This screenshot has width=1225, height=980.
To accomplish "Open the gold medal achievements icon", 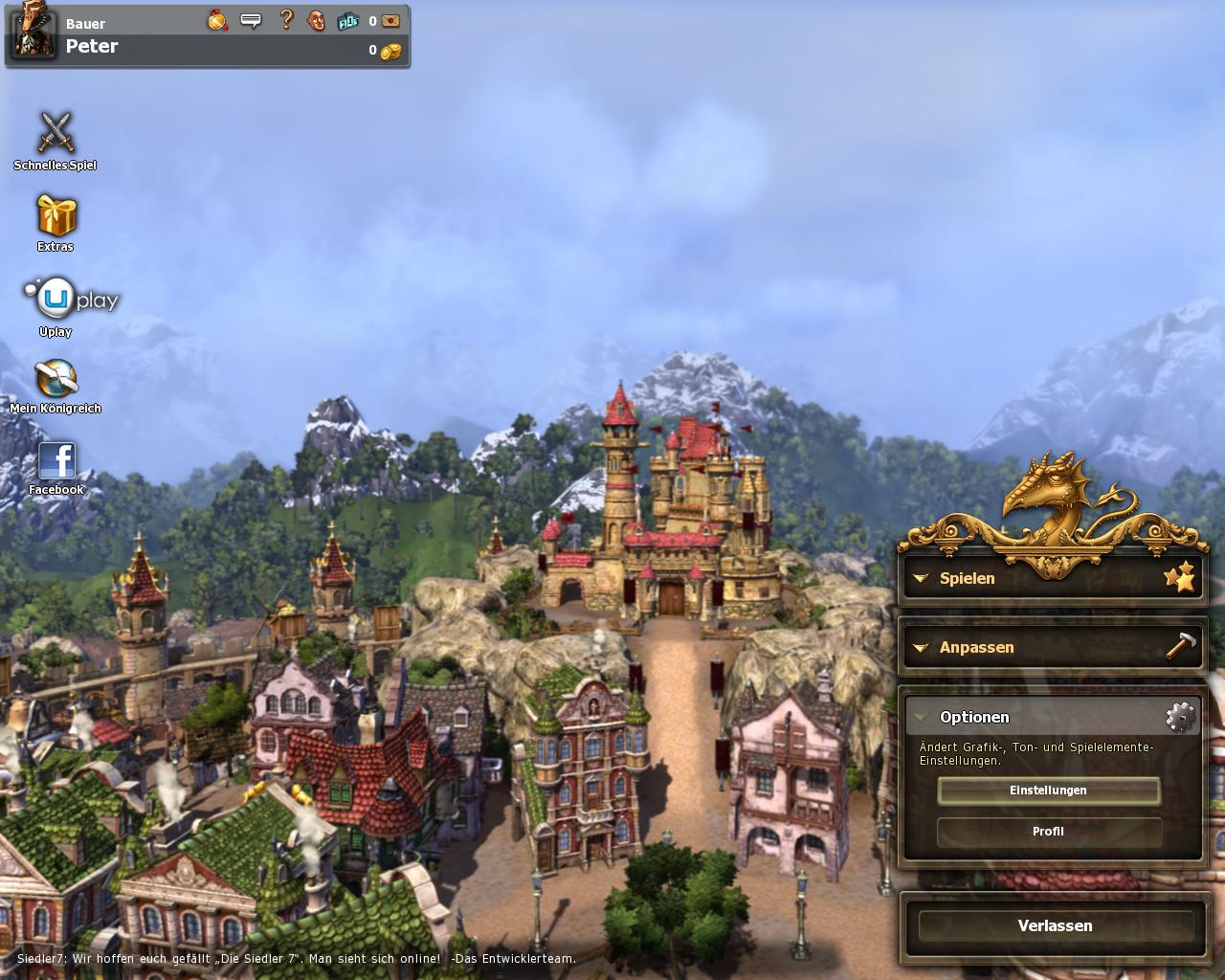I will point(218,20).
